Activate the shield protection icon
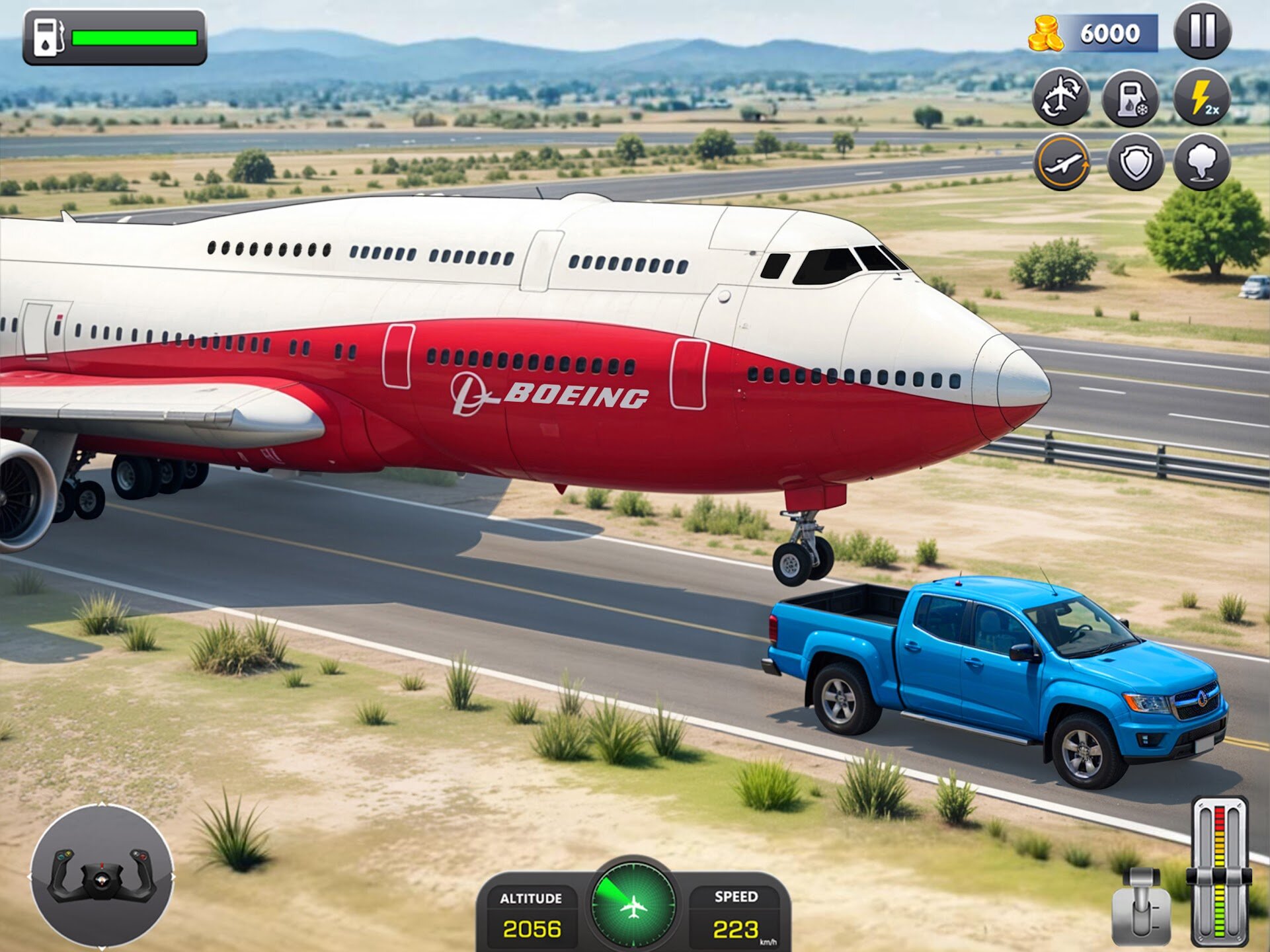Screen dimensions: 1270x952 (x=1135, y=163)
